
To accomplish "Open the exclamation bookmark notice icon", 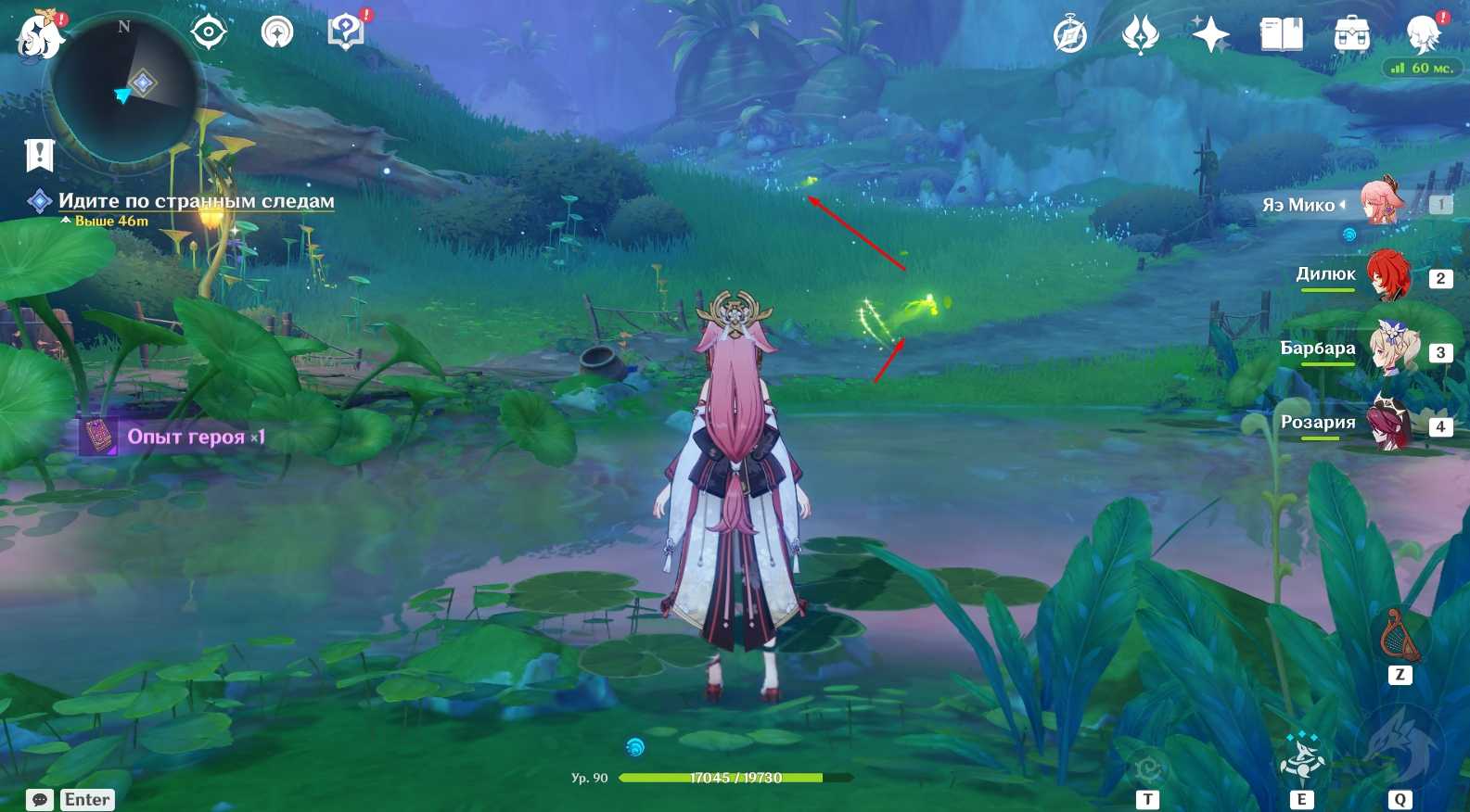I will (40, 155).
